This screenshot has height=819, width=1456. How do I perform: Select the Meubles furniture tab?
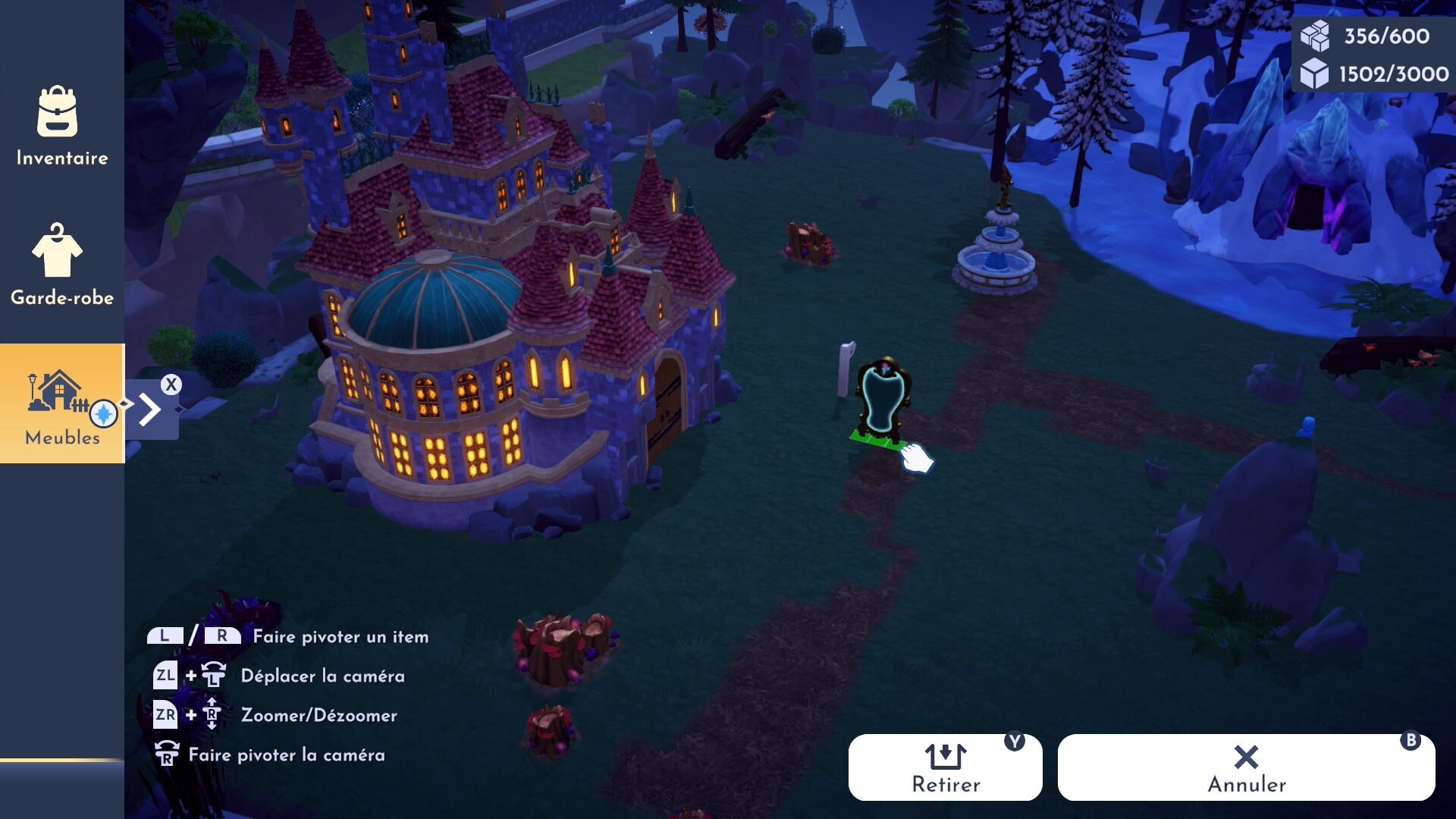point(61,404)
